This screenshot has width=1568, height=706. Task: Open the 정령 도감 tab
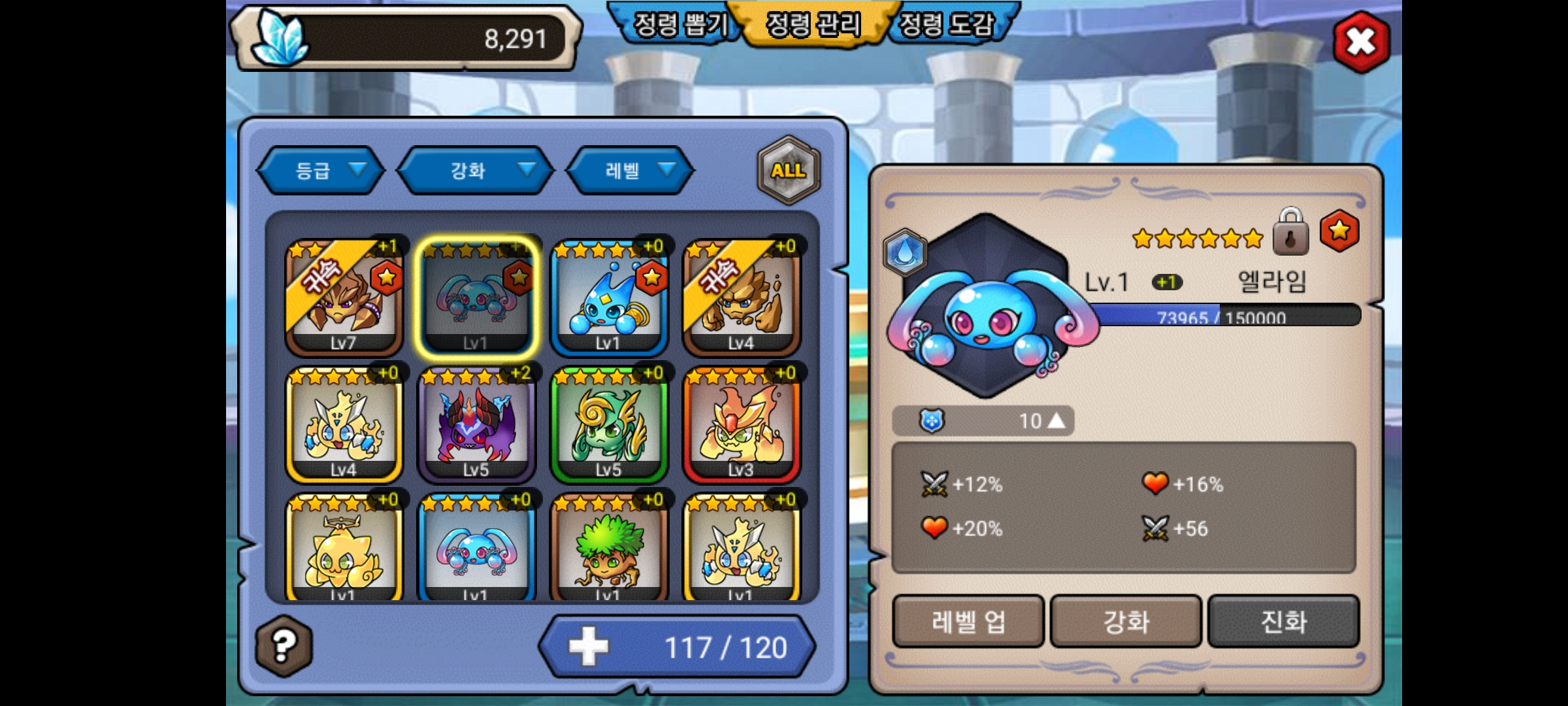click(x=946, y=26)
